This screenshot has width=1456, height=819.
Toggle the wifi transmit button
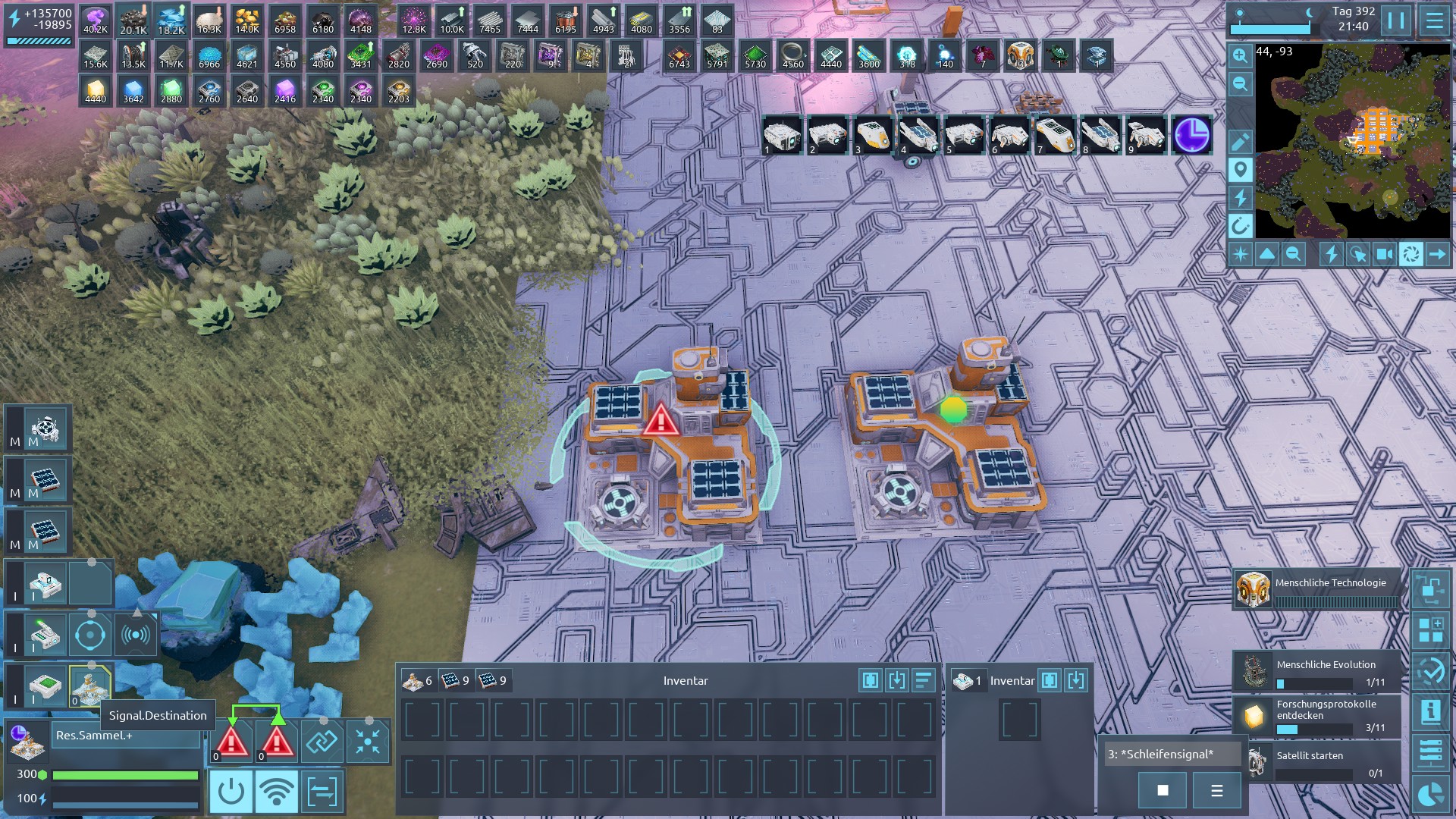pyautogui.click(x=276, y=792)
